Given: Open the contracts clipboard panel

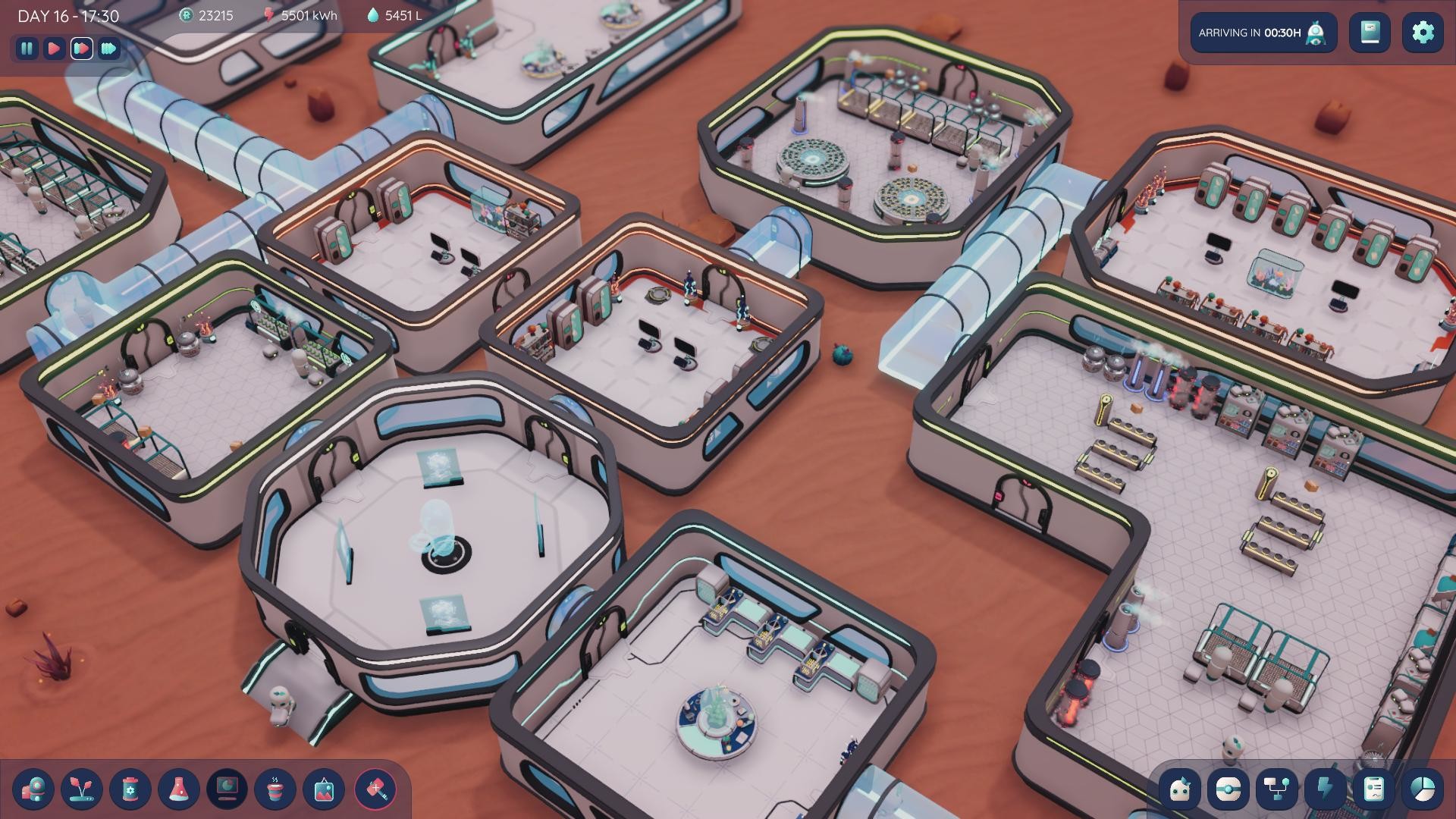Looking at the screenshot, I should [x=1373, y=789].
